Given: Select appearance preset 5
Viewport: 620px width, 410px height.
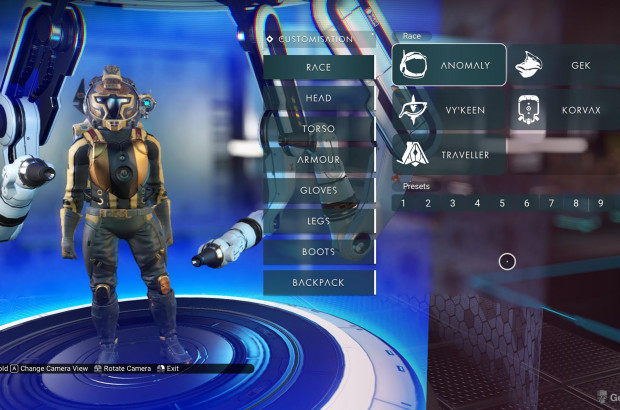Looking at the screenshot, I should [501, 203].
